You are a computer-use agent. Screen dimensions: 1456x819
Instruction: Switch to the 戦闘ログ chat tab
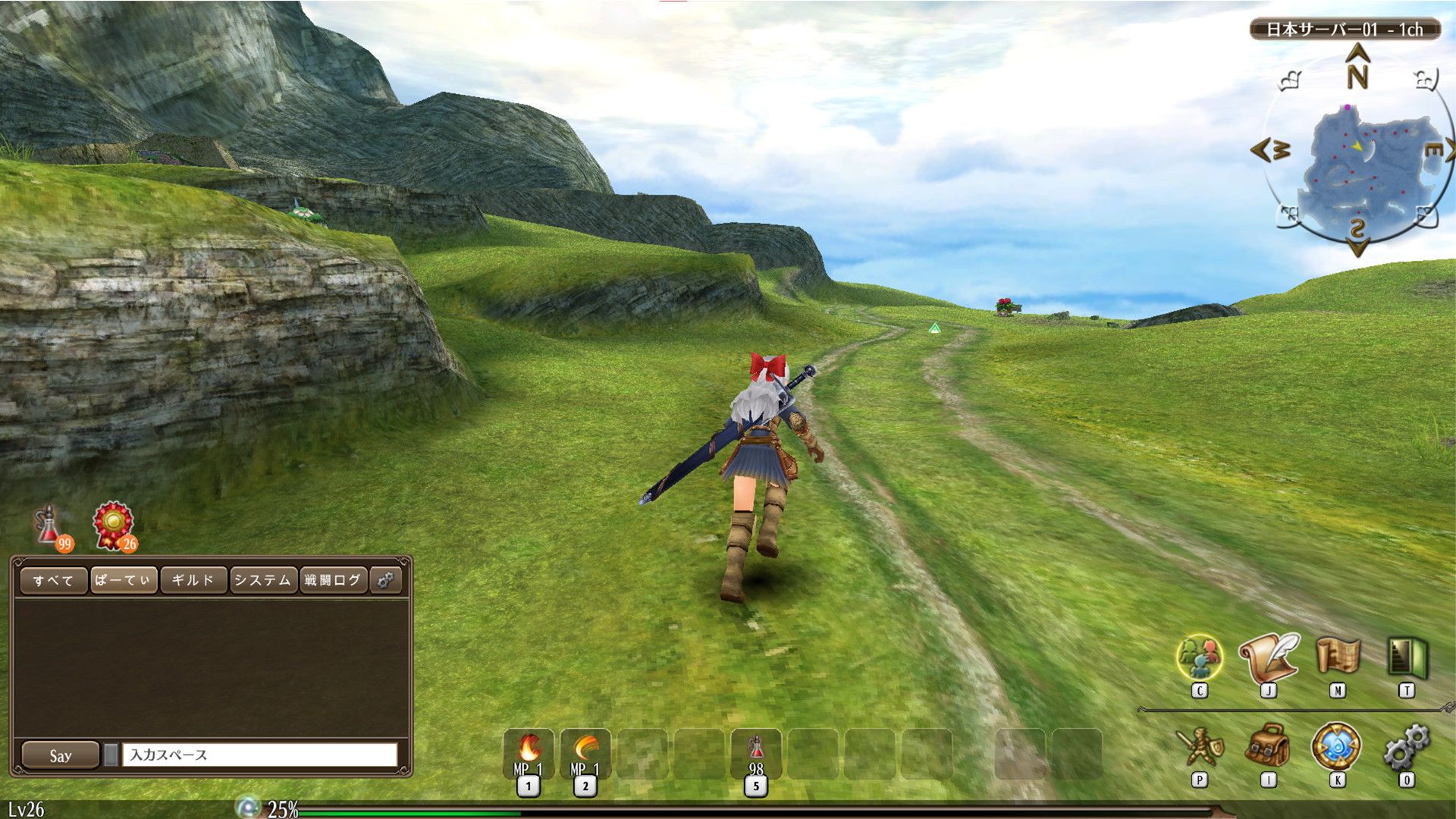[x=332, y=580]
